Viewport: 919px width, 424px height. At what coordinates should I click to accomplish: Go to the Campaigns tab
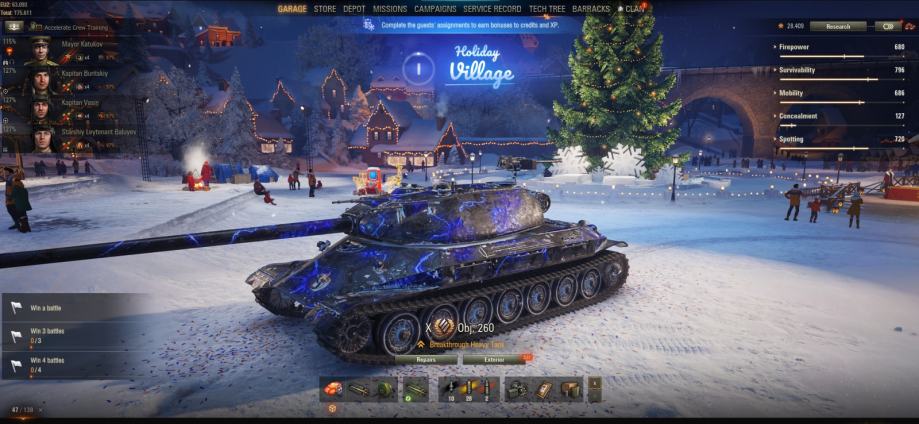tap(435, 9)
